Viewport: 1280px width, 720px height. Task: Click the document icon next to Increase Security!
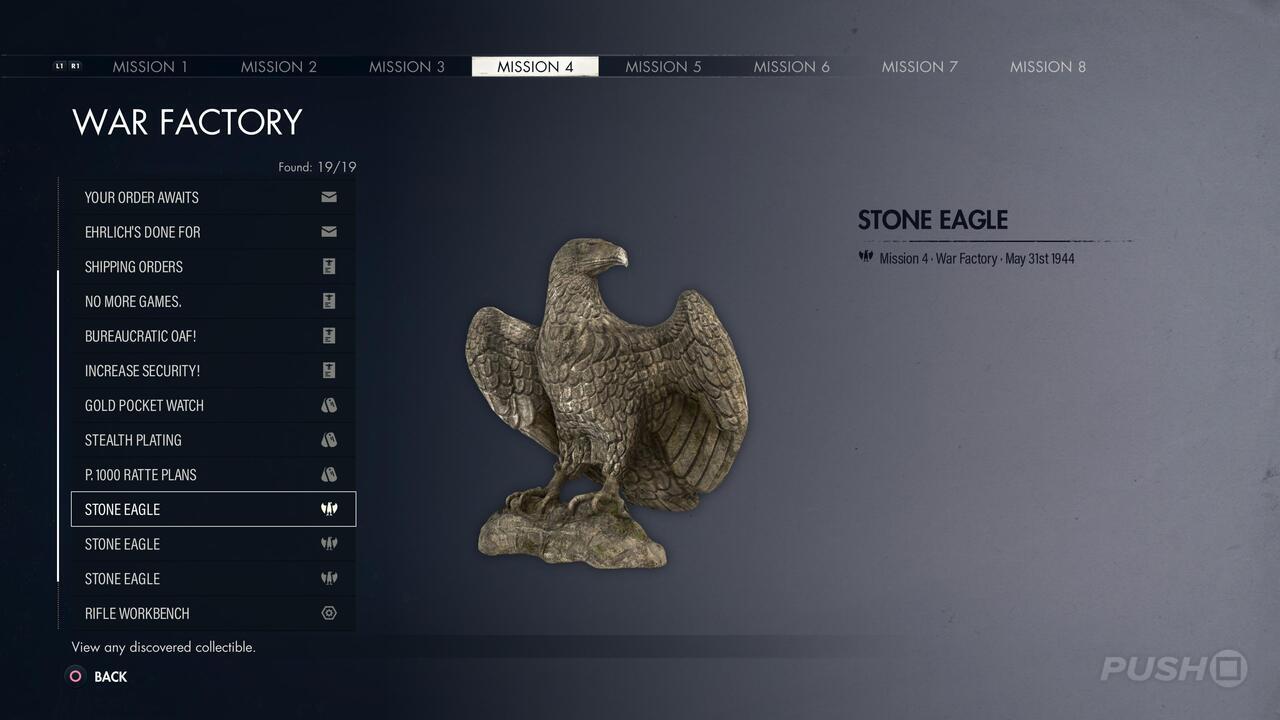(329, 370)
